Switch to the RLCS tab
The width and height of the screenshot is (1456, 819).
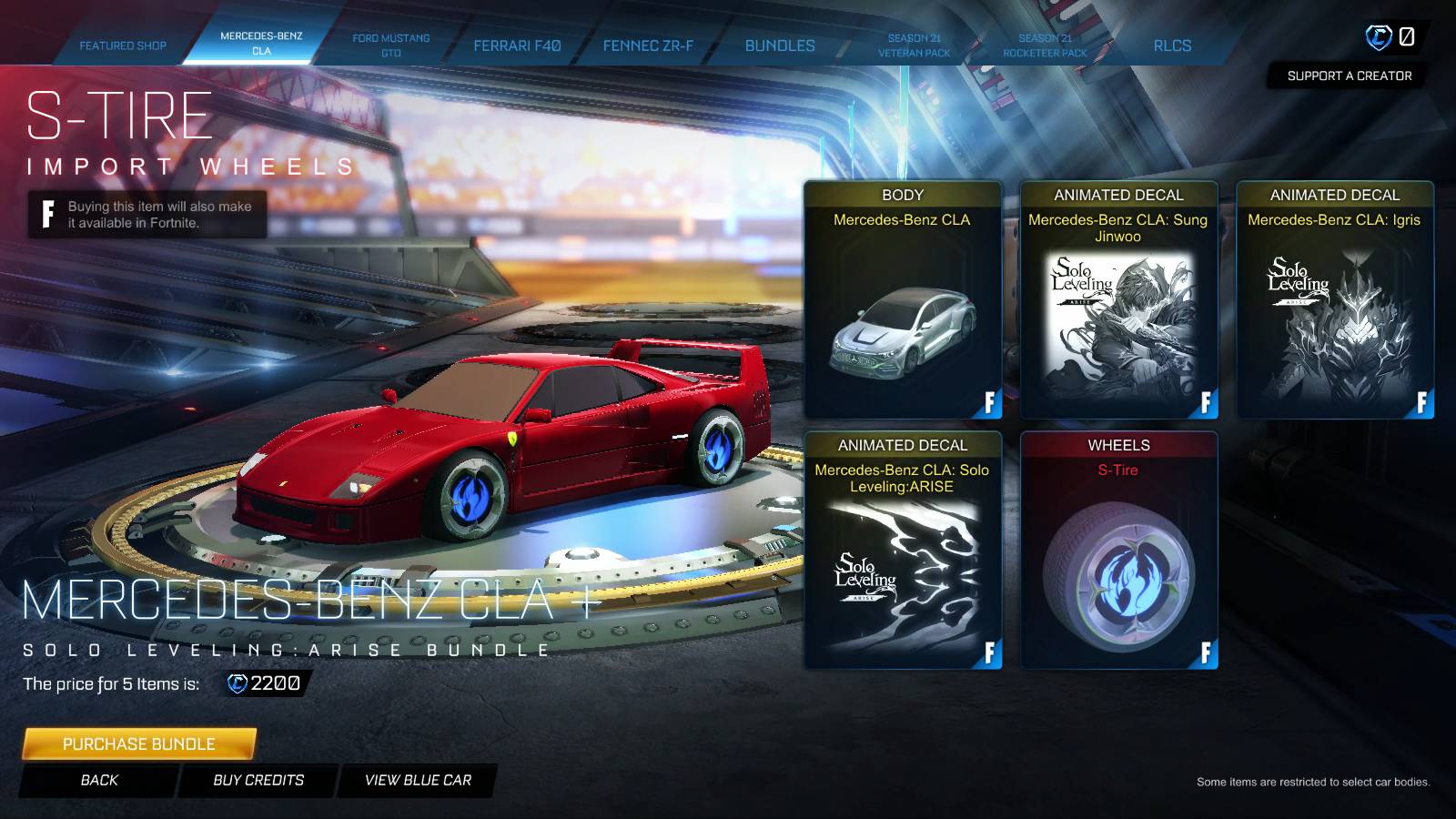pos(1172,45)
